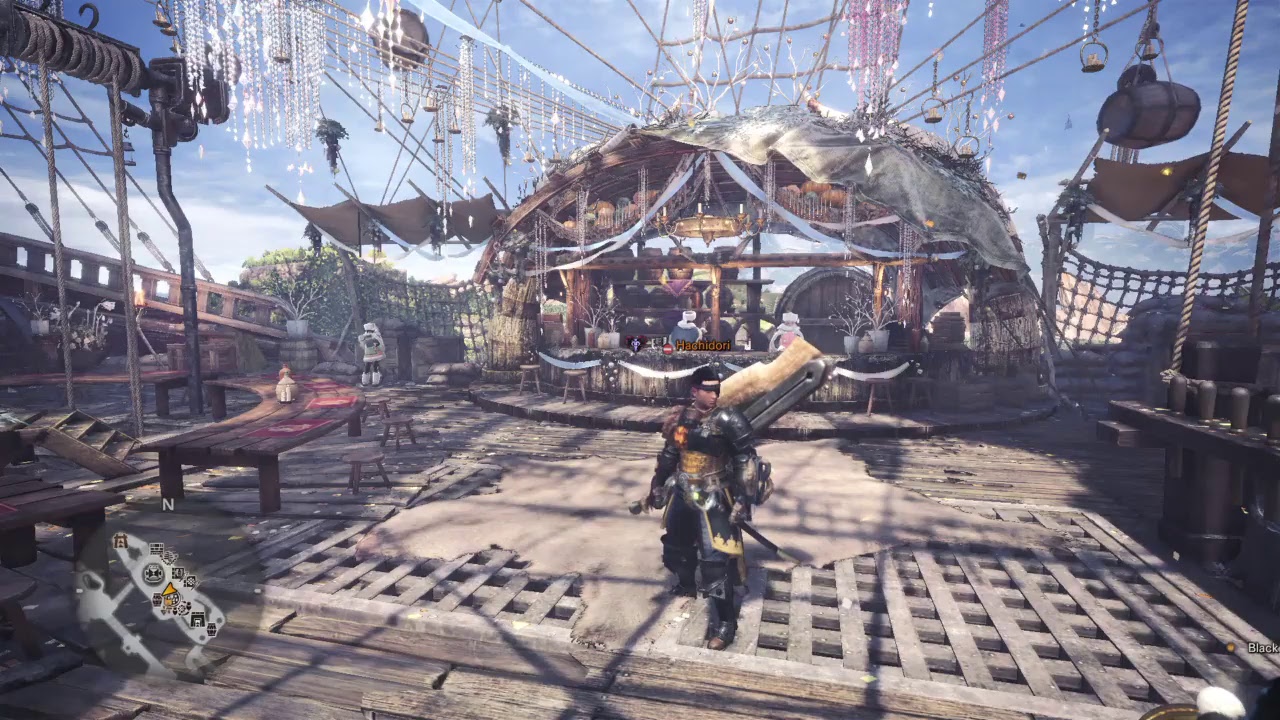Select the quest board icon on the minimap
The width and height of the screenshot is (1280, 720).
157,548
